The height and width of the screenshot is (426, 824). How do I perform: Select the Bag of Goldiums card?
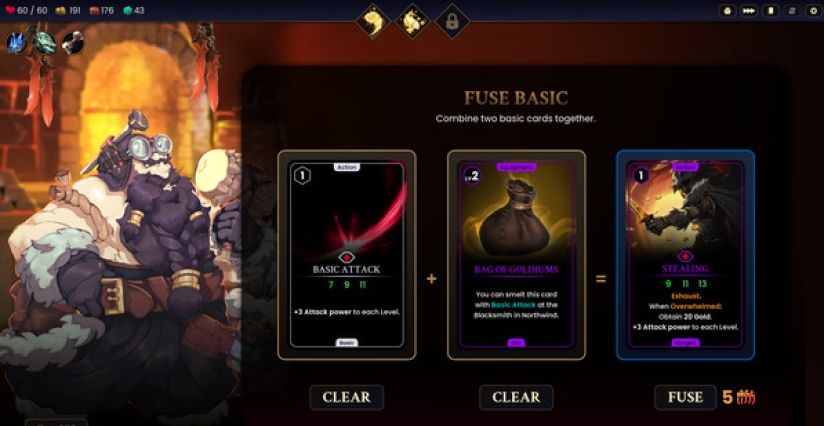point(516,255)
